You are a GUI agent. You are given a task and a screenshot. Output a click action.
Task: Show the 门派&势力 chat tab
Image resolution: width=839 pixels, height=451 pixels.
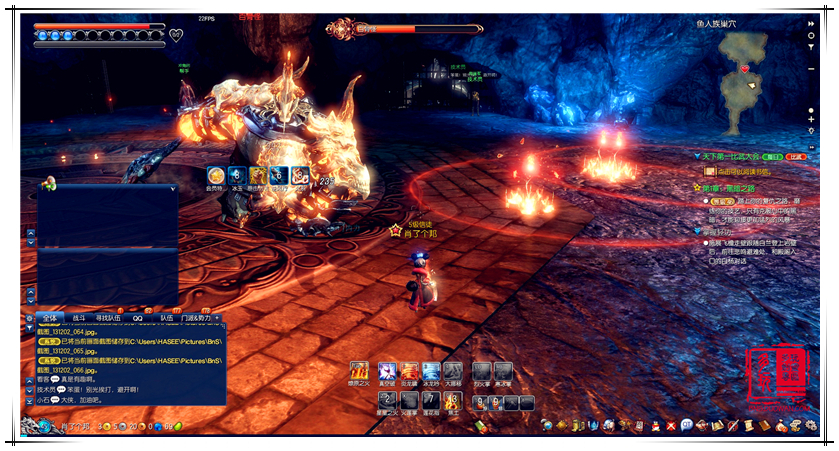tap(197, 318)
